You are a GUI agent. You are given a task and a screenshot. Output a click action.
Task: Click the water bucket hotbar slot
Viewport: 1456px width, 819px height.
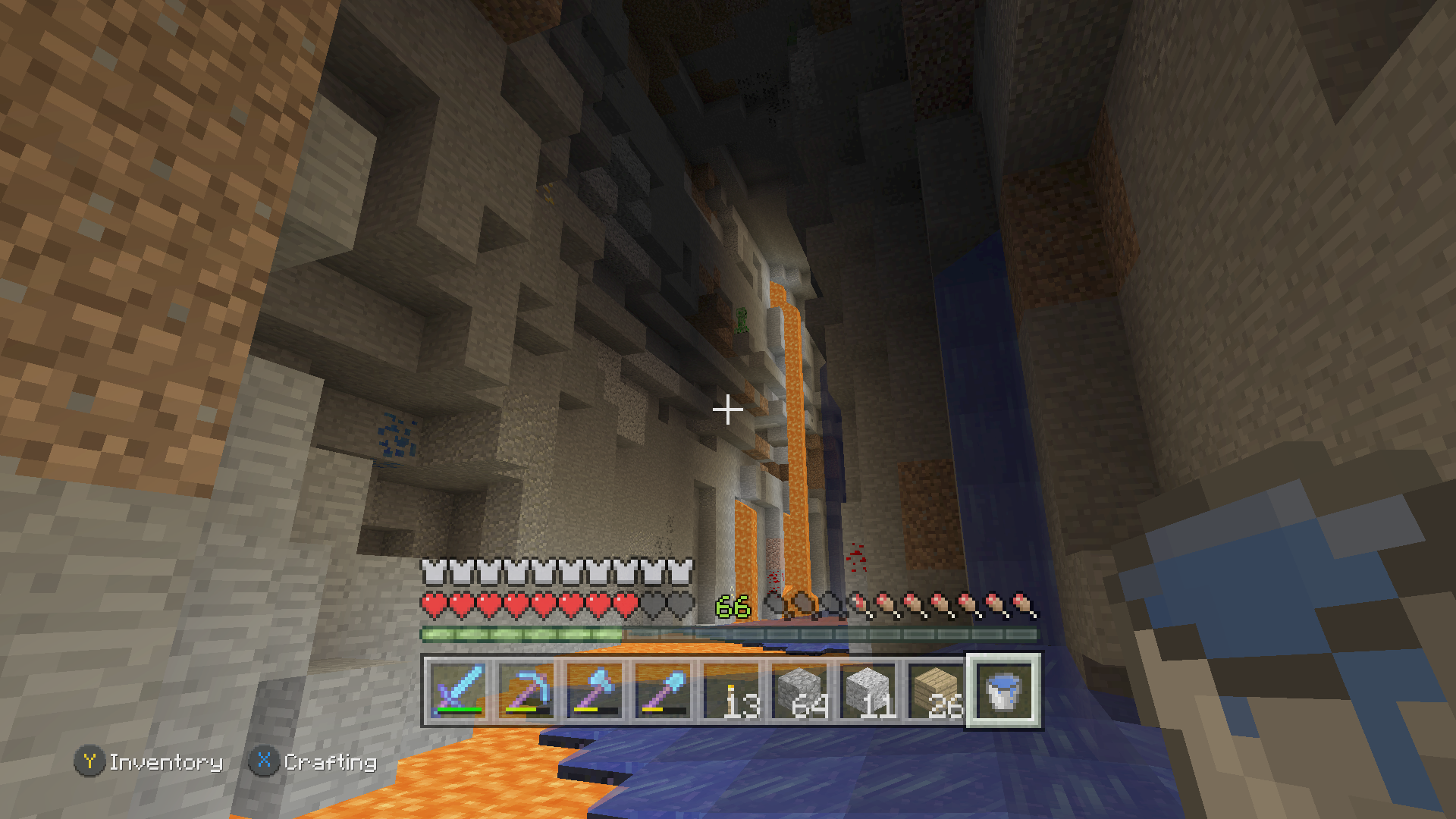(x=1003, y=691)
